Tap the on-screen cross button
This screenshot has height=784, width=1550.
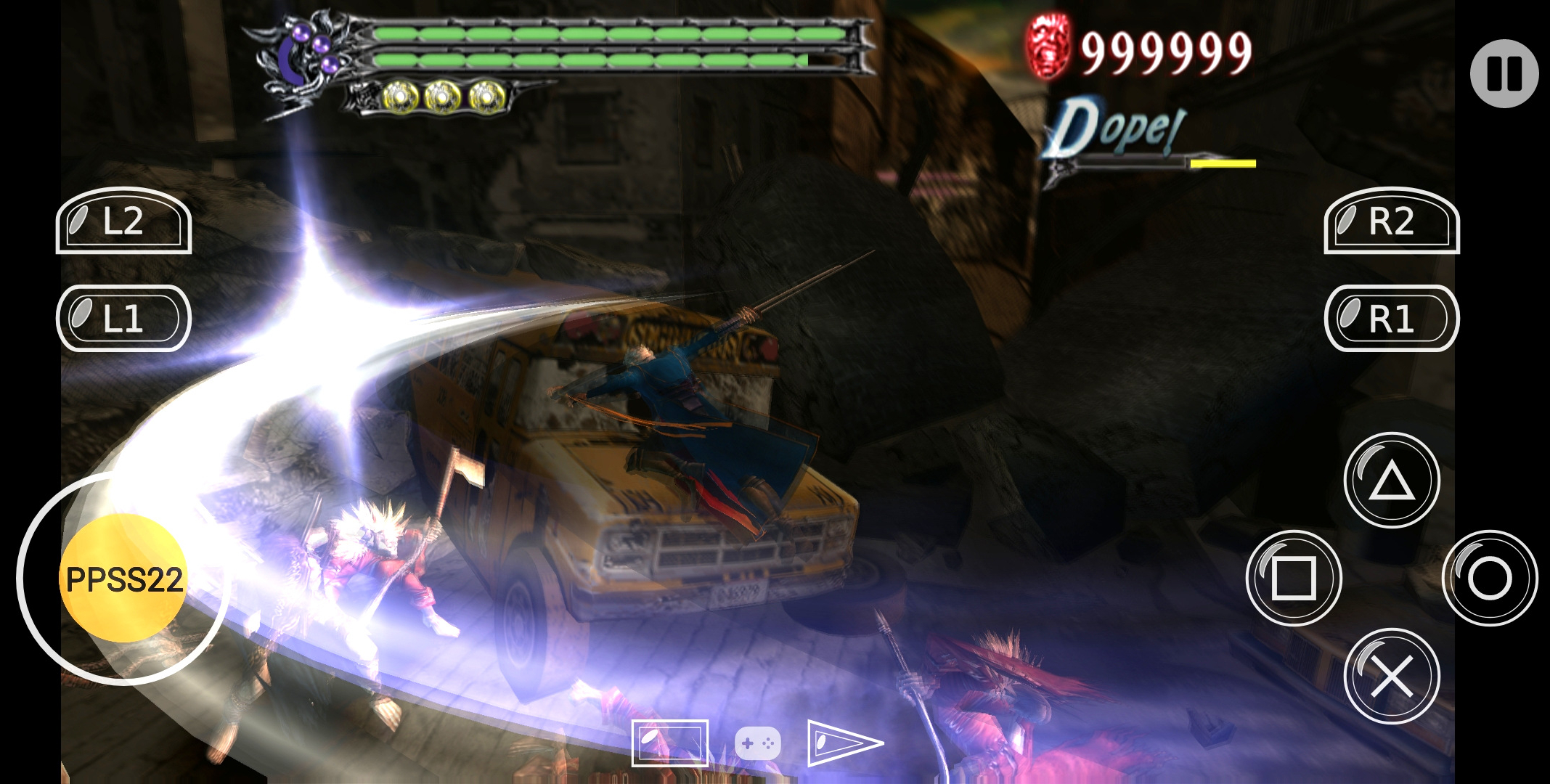[1391, 676]
